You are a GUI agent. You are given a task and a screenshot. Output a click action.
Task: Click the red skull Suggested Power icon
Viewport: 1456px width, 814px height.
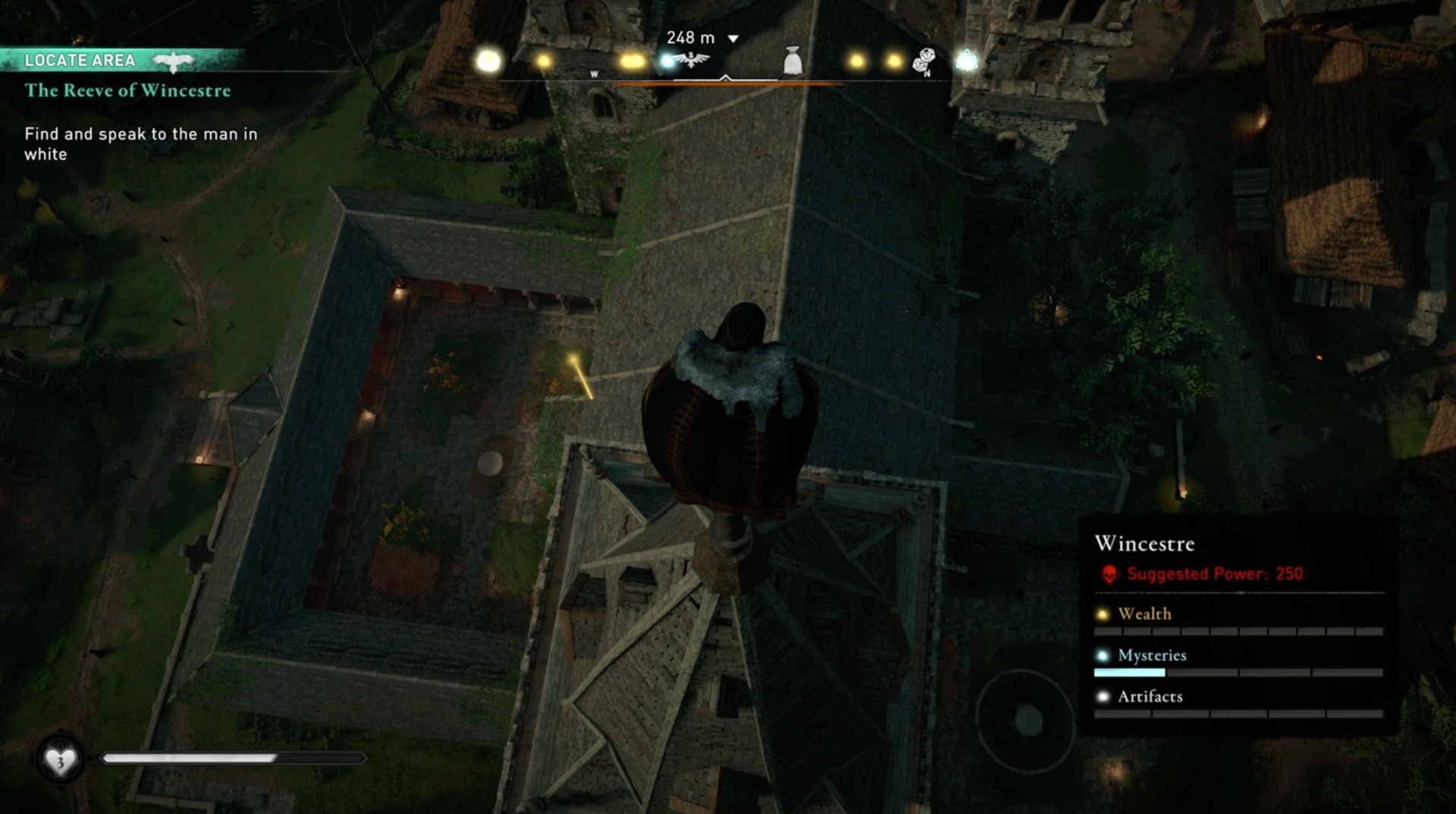tap(1107, 574)
